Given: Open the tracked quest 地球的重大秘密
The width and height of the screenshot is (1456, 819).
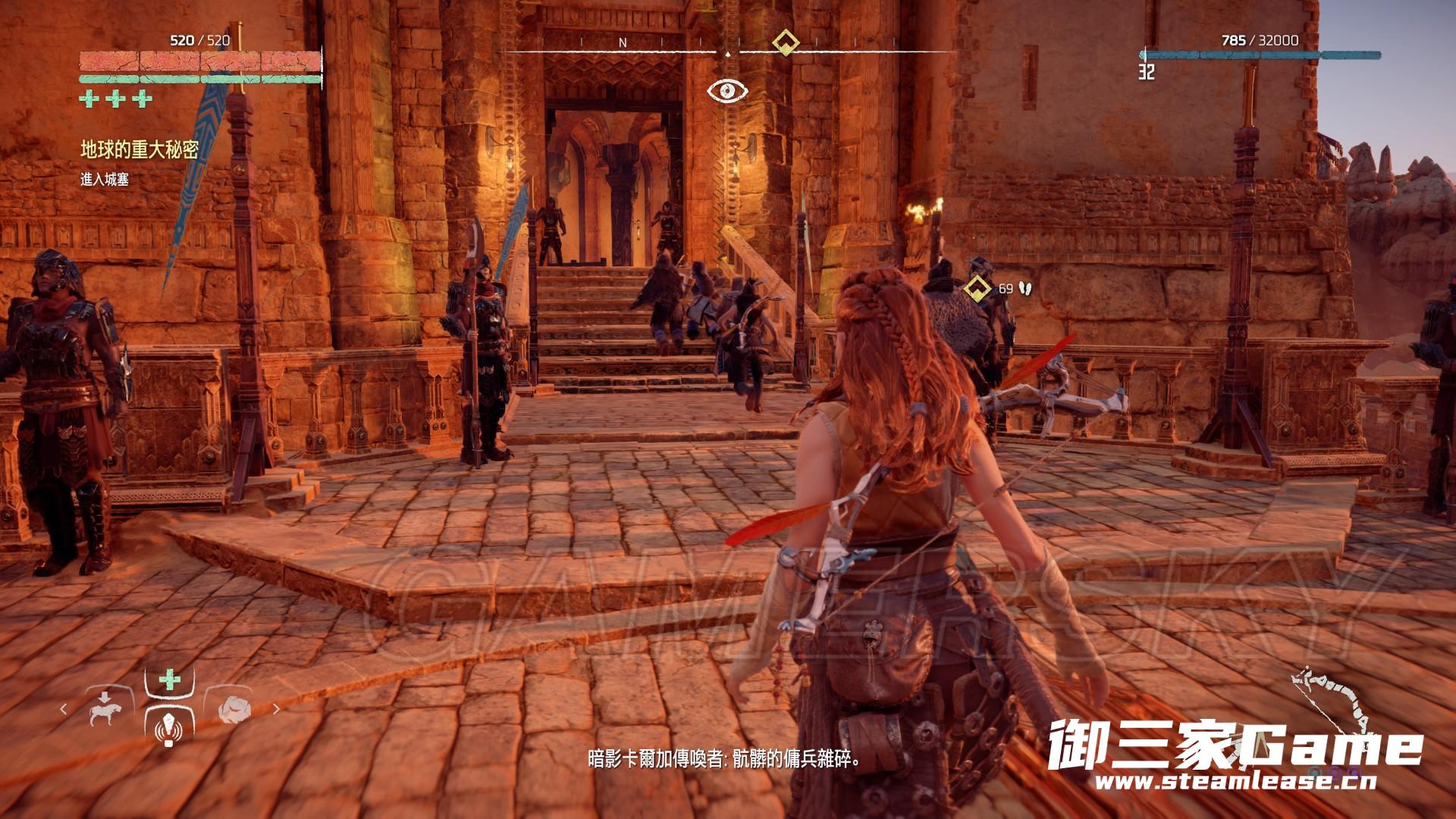Looking at the screenshot, I should (140, 149).
